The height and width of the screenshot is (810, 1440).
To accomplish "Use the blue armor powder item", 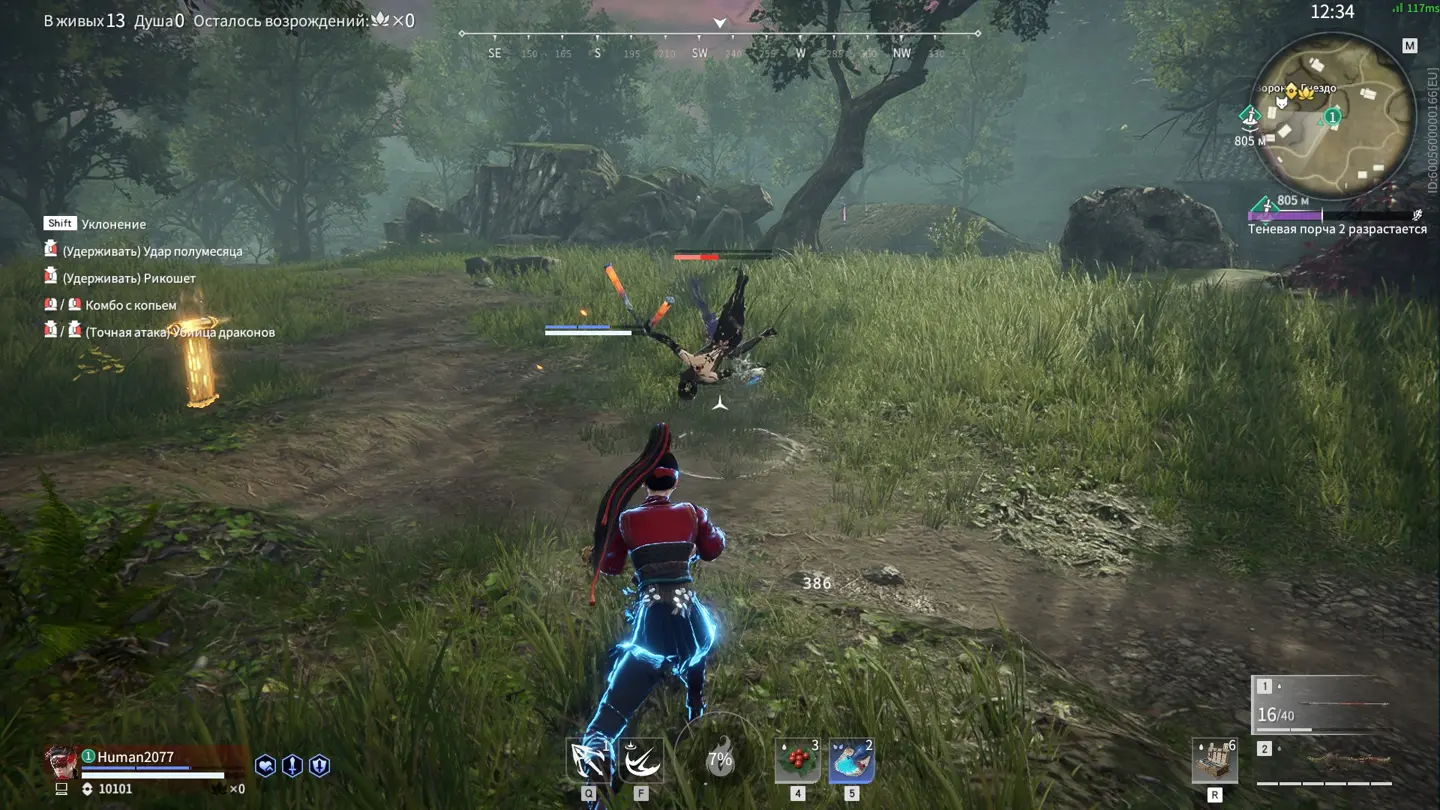I will (851, 761).
